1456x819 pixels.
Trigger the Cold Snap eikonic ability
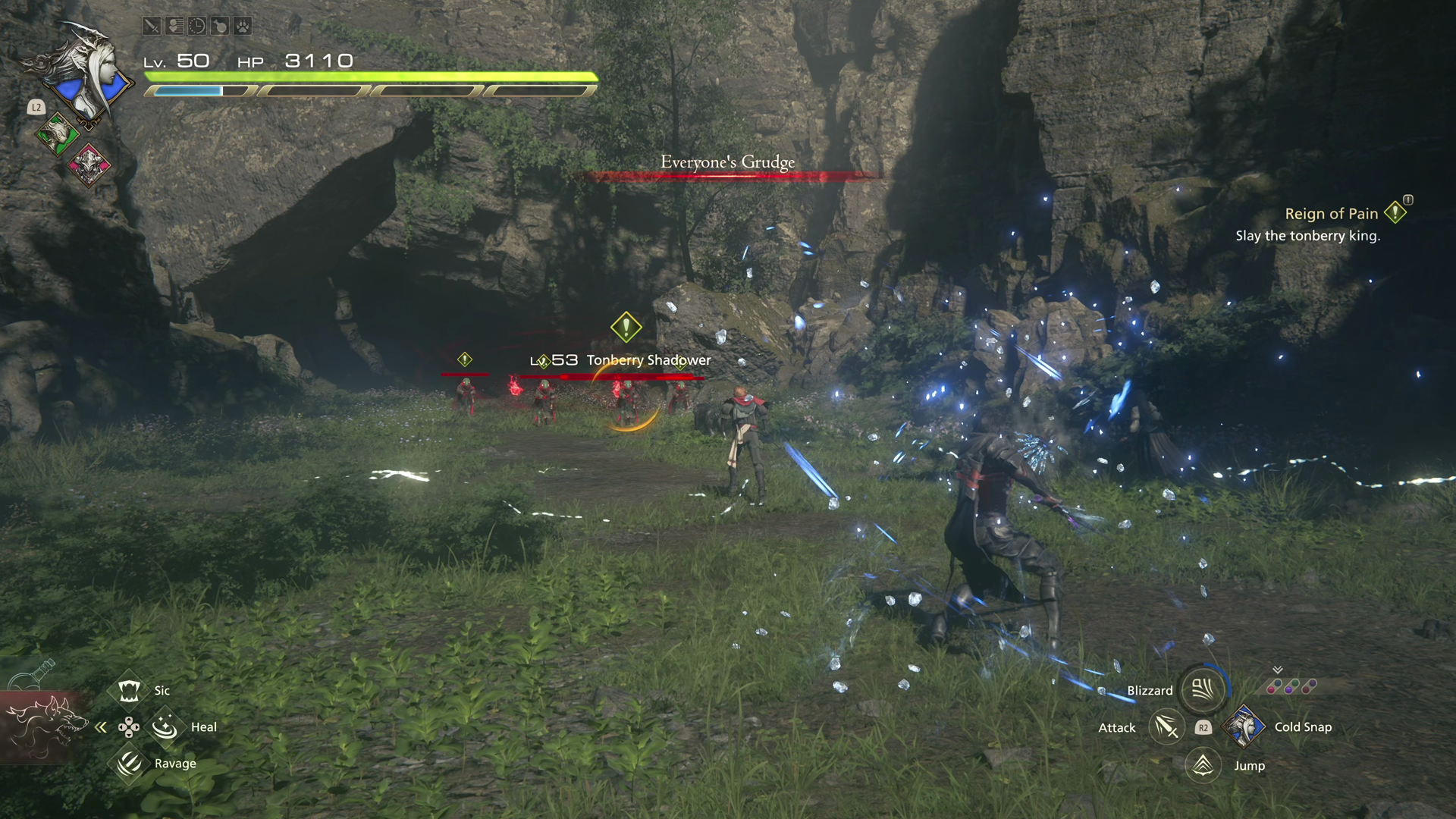1243,726
